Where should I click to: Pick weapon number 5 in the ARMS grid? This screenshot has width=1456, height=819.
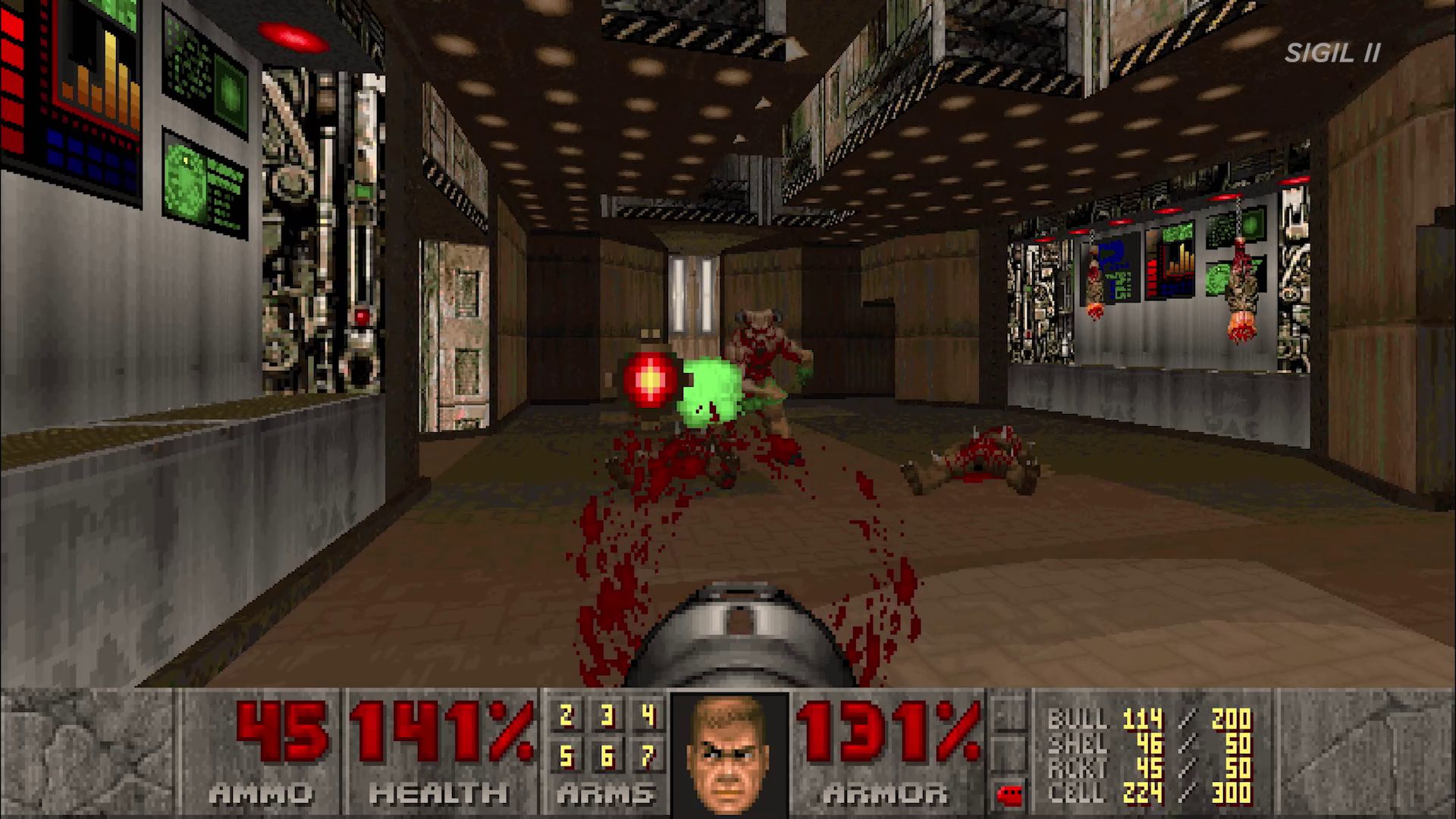pos(566,756)
